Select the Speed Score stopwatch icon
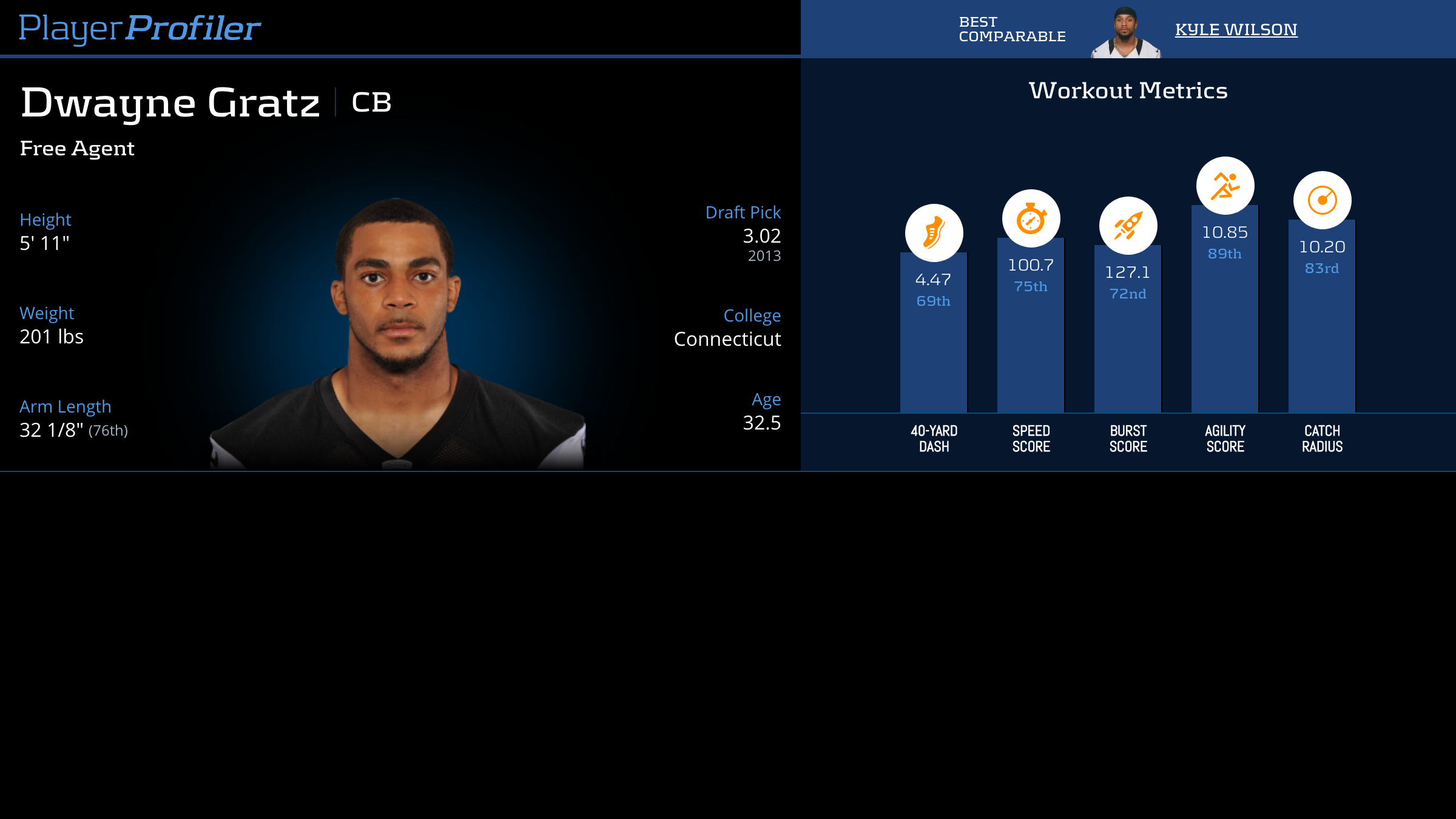 point(1031,218)
